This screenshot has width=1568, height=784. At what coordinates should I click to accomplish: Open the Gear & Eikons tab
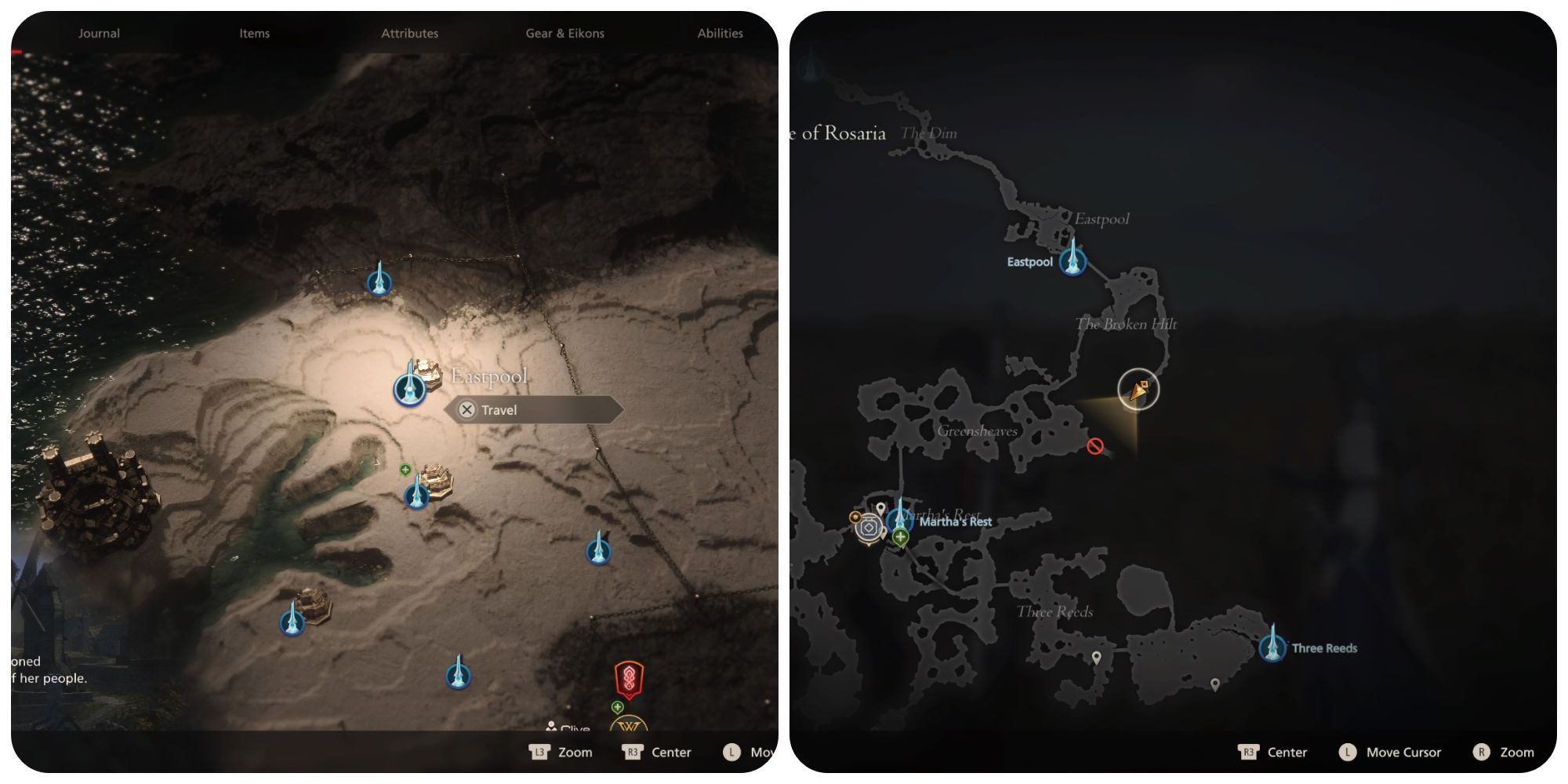pyautogui.click(x=564, y=33)
